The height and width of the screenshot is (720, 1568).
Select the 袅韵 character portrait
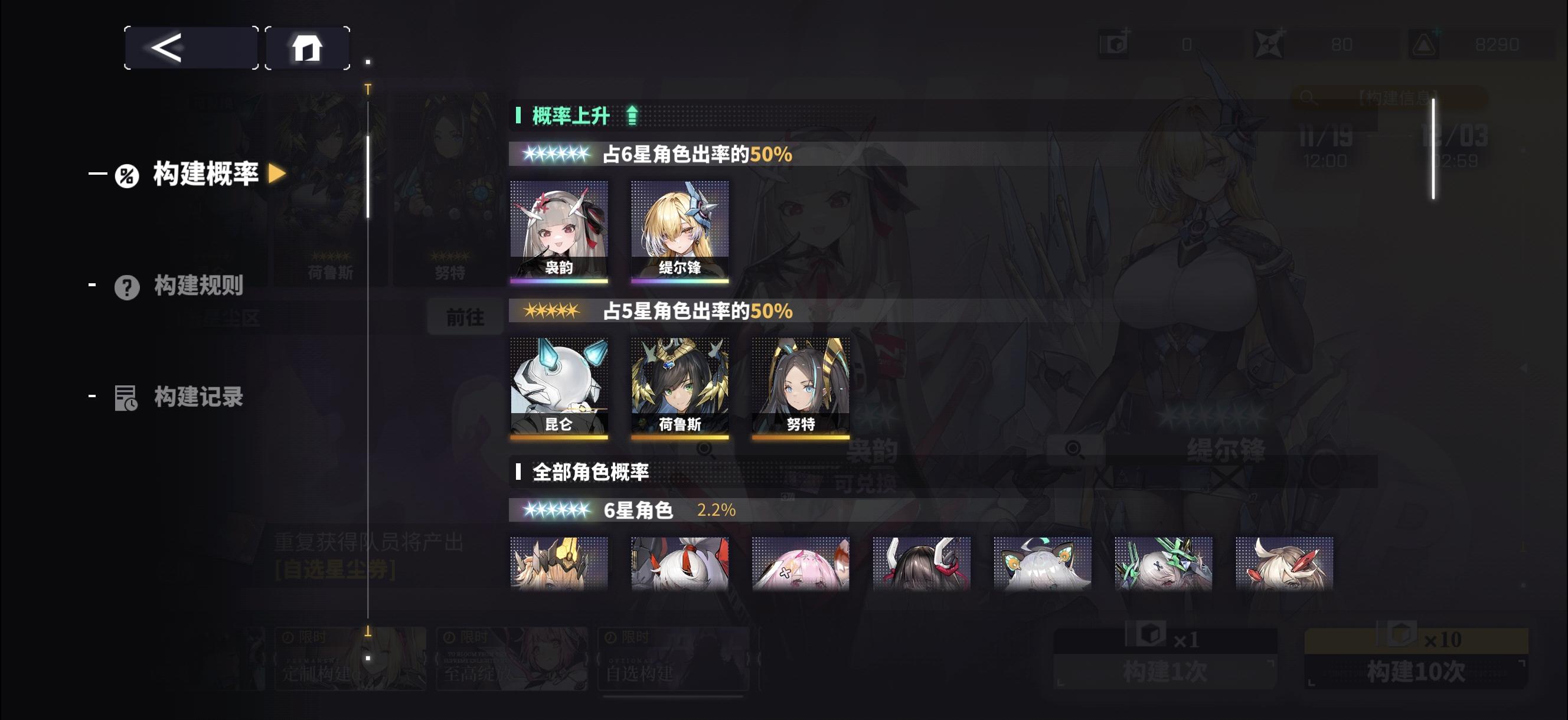tap(559, 228)
